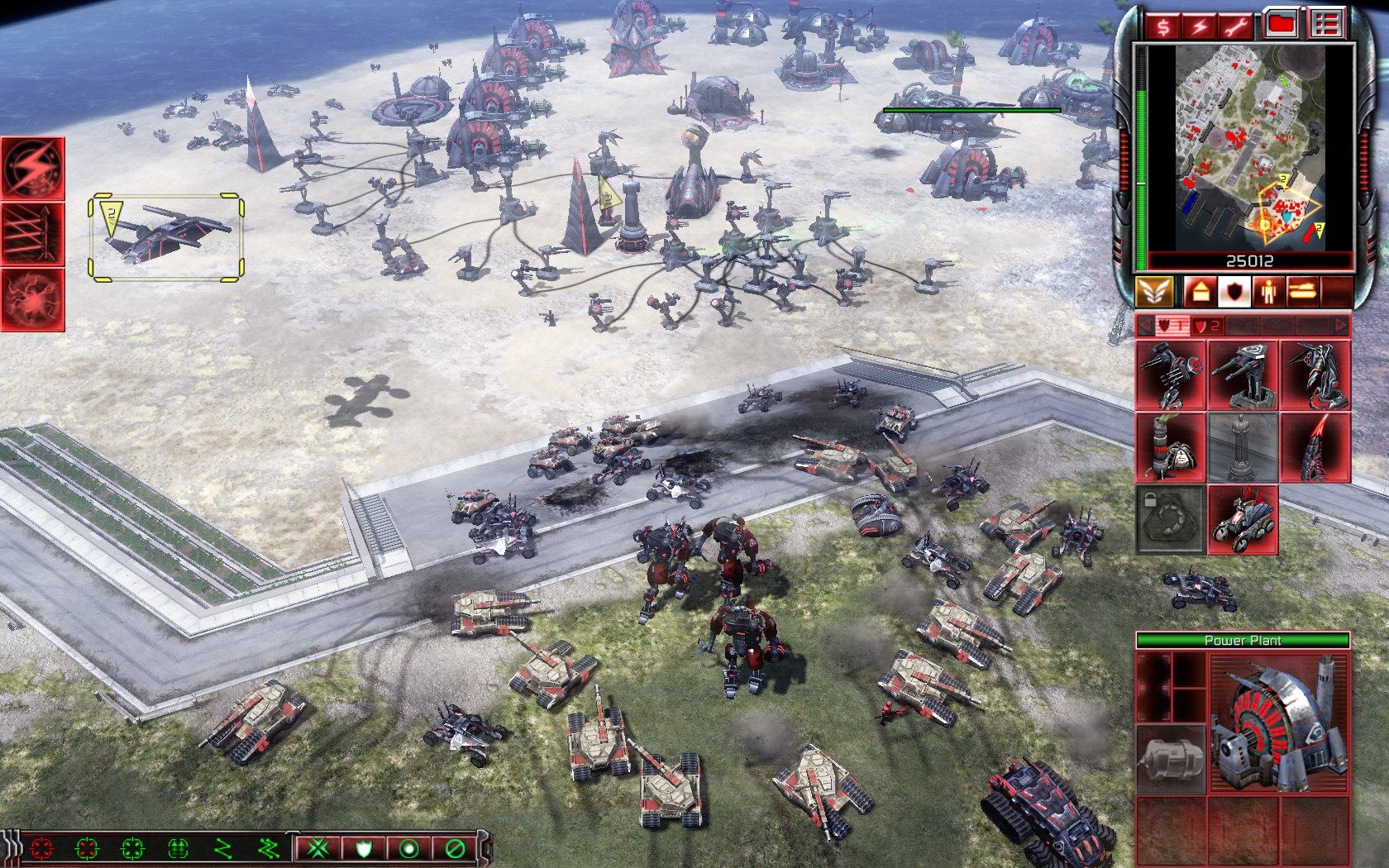This screenshot has width=1389, height=868.
Task: Open the red folder button
Action: tap(1281, 26)
